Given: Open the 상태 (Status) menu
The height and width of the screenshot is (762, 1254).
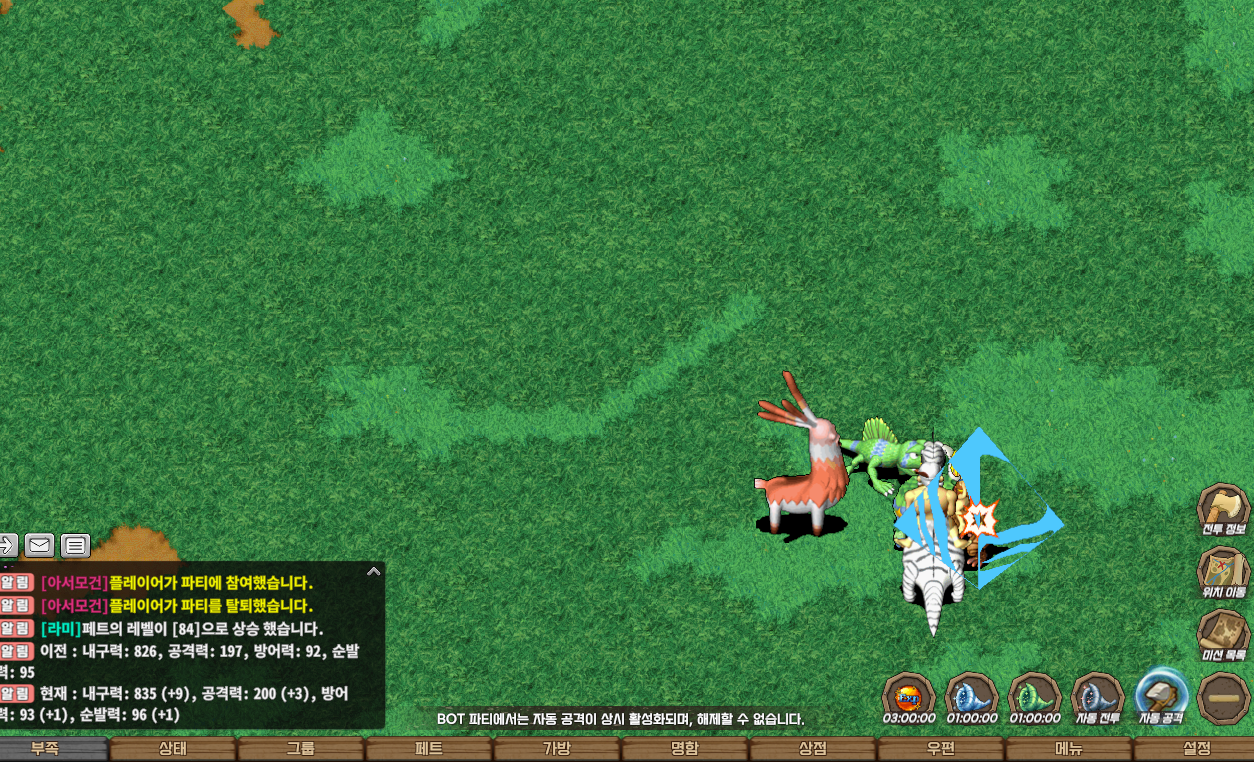Looking at the screenshot, I should [x=172, y=749].
